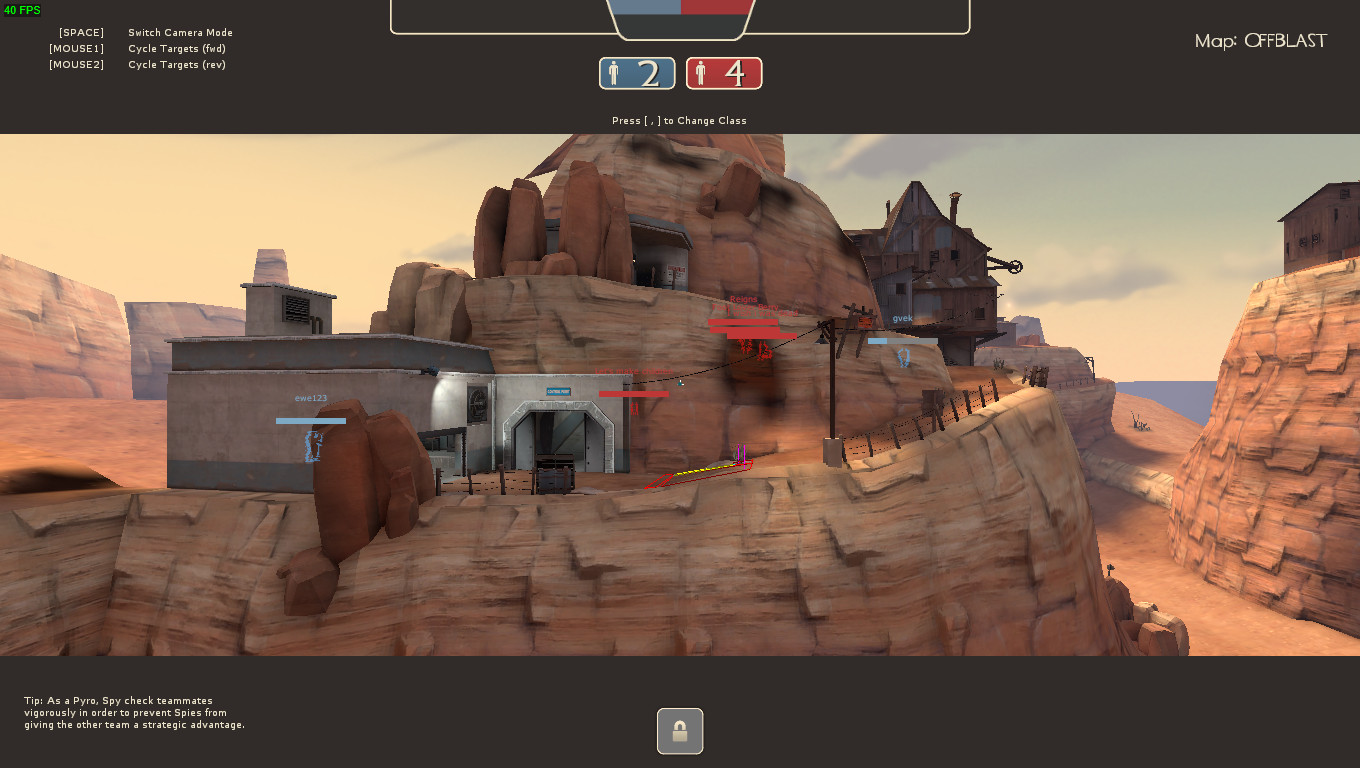Click gvek's player class silhouette icon
The height and width of the screenshot is (768, 1360).
[904, 358]
